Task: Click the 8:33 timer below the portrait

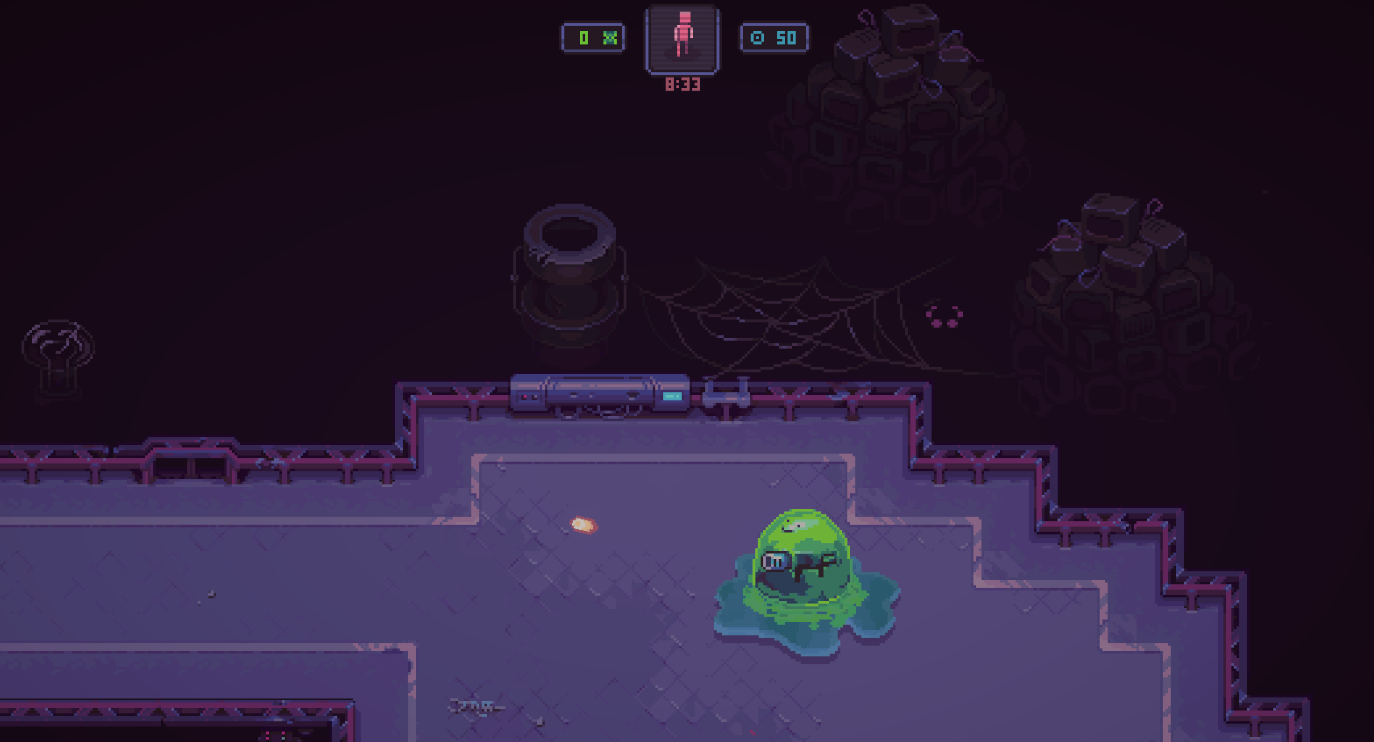Action: pyautogui.click(x=682, y=84)
